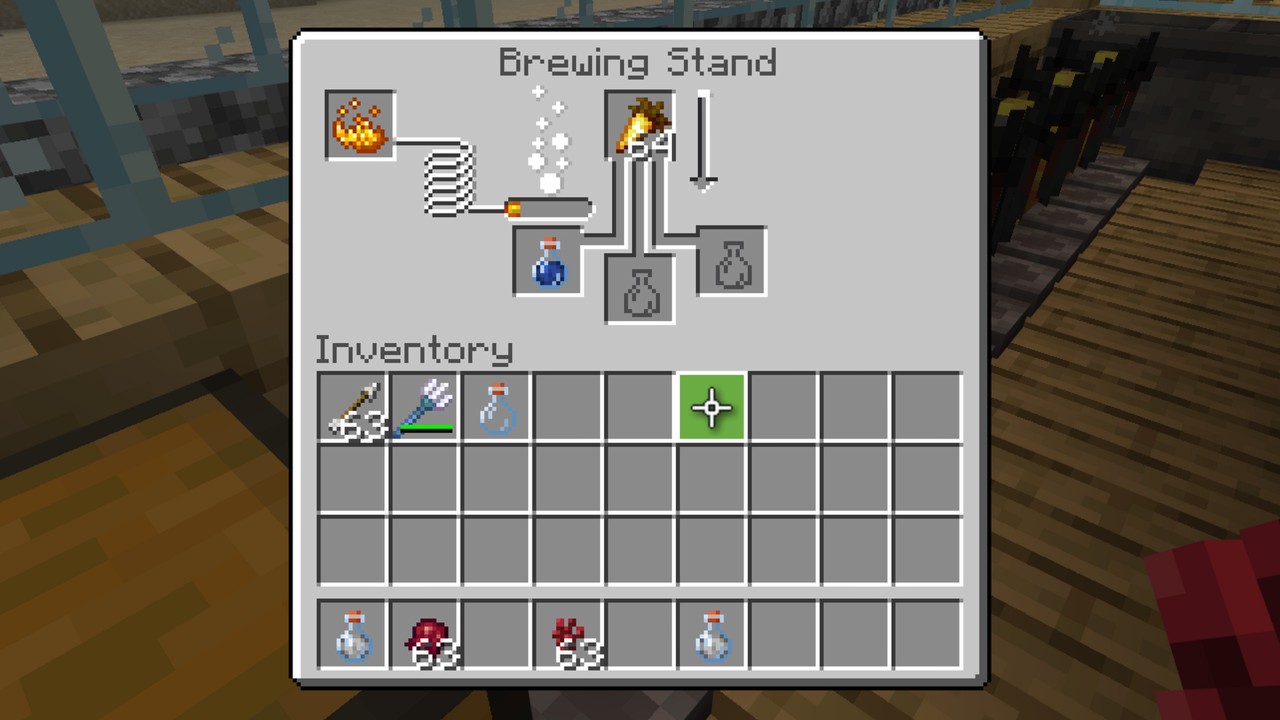
Task: Click the water bottle next to the trident
Action: (x=495, y=405)
